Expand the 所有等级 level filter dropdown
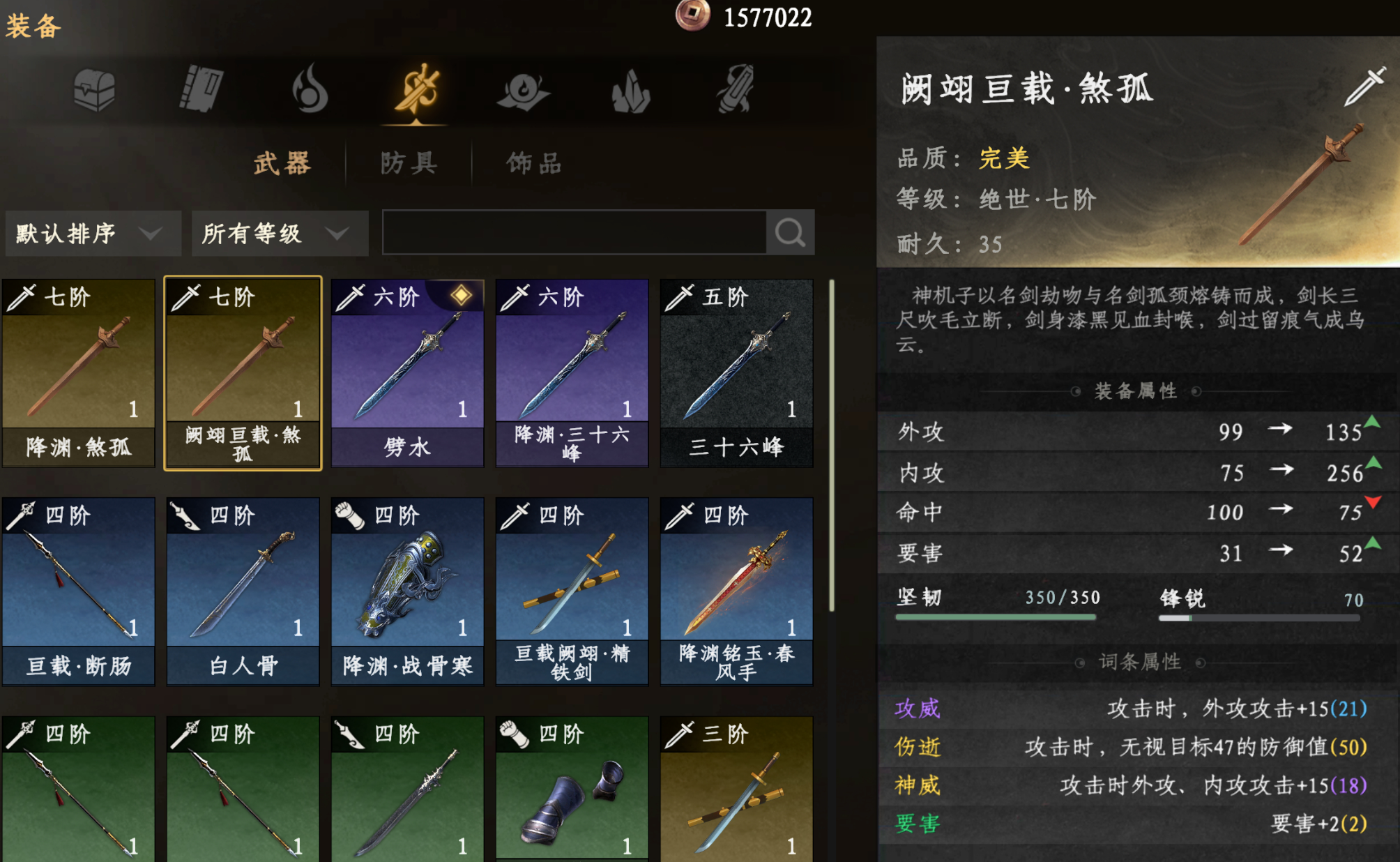This screenshot has height=862, width=1400. [279, 233]
